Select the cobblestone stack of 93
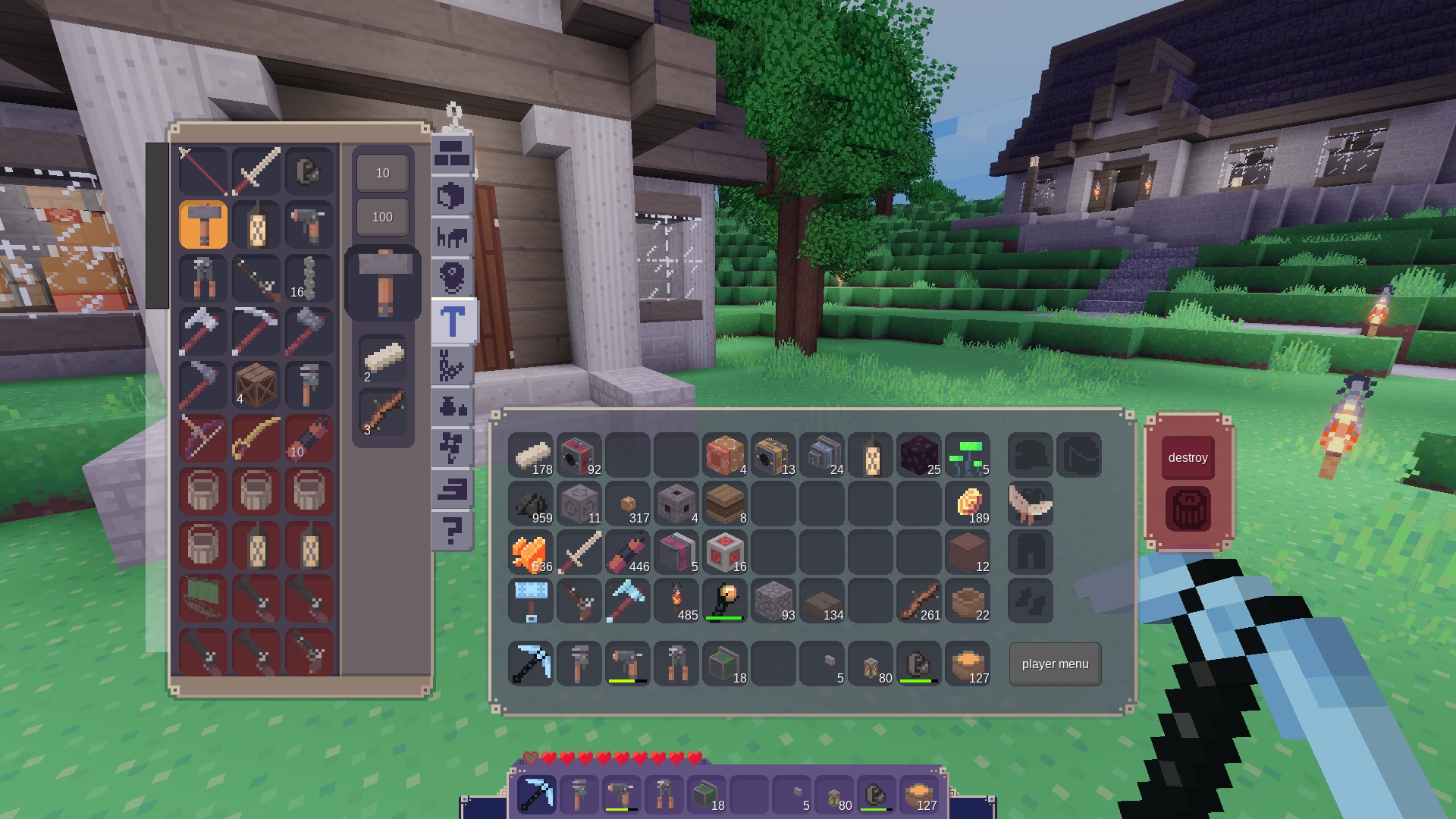1456x819 pixels. (773, 601)
